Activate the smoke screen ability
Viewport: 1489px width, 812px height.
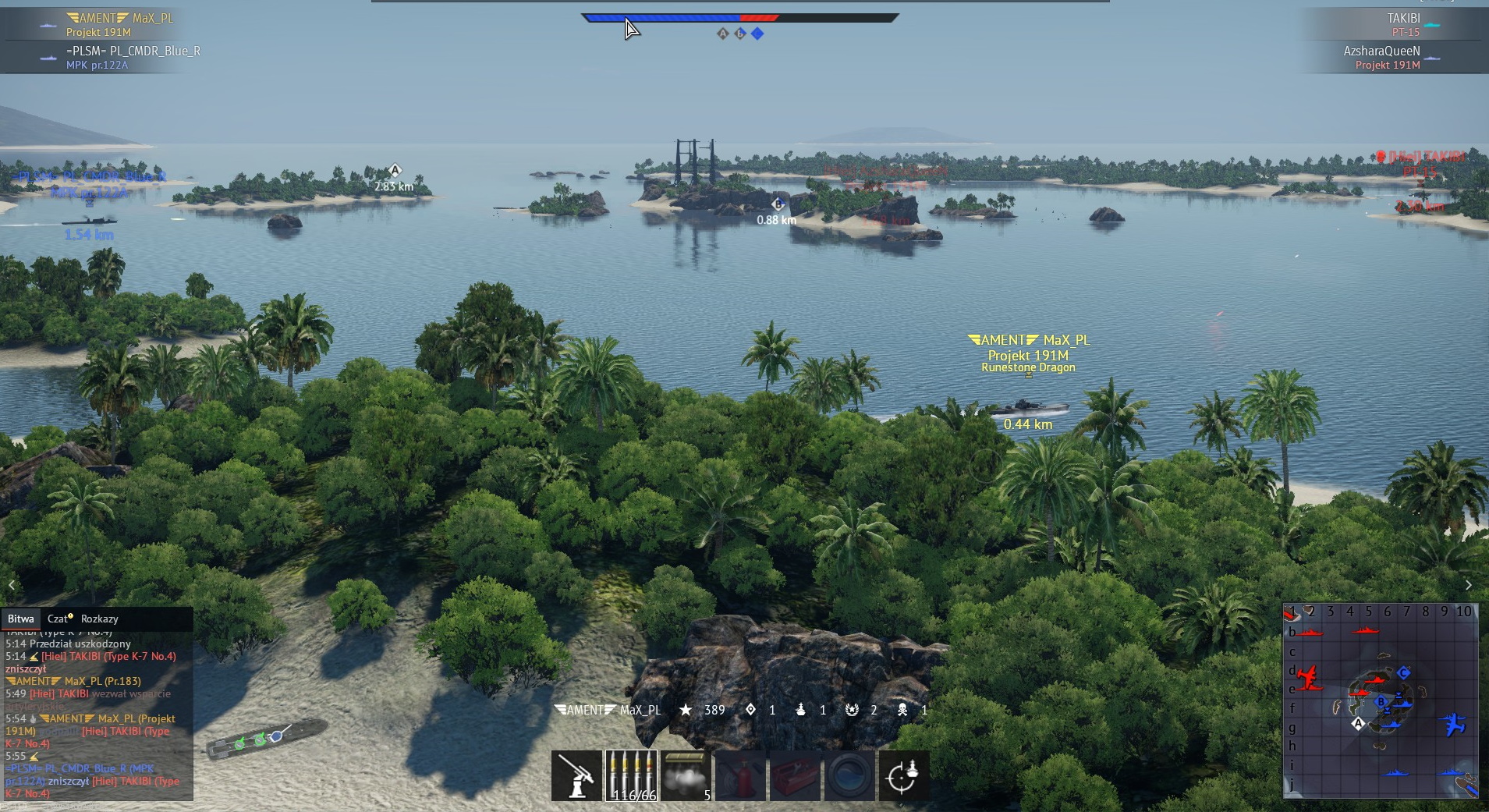(686, 776)
